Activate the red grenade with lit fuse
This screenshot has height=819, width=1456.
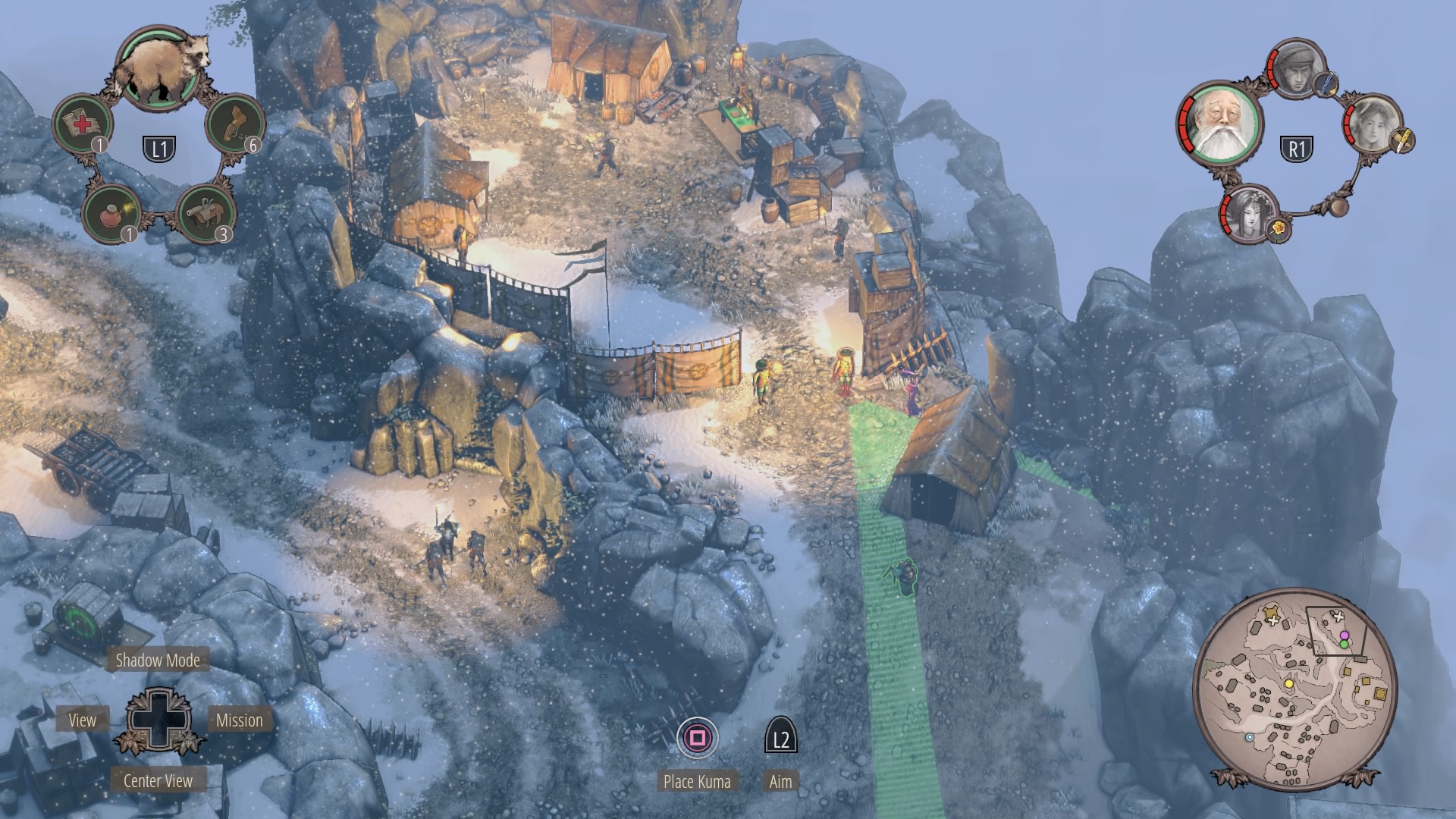tap(111, 214)
